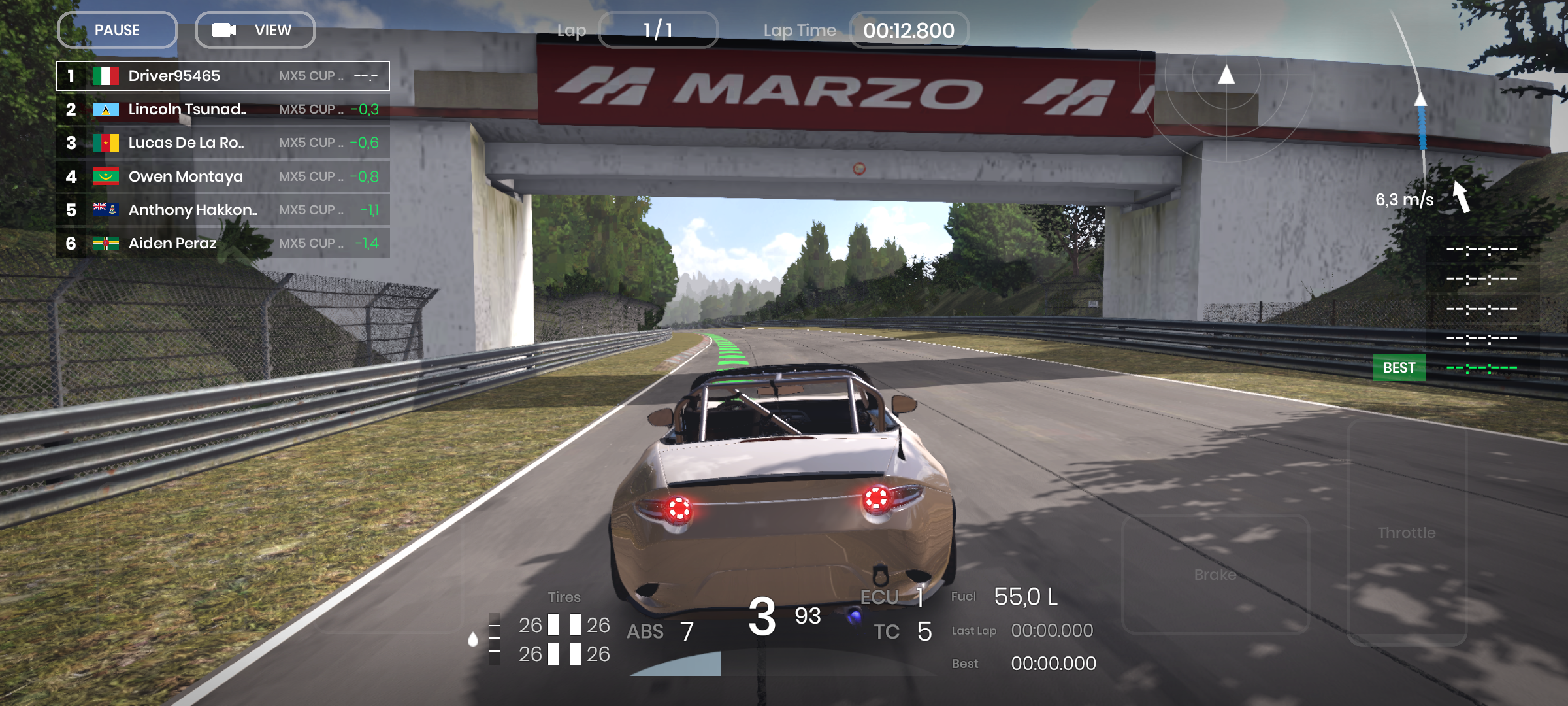
Task: Pause the race with the PAUSE button
Action: (x=118, y=30)
